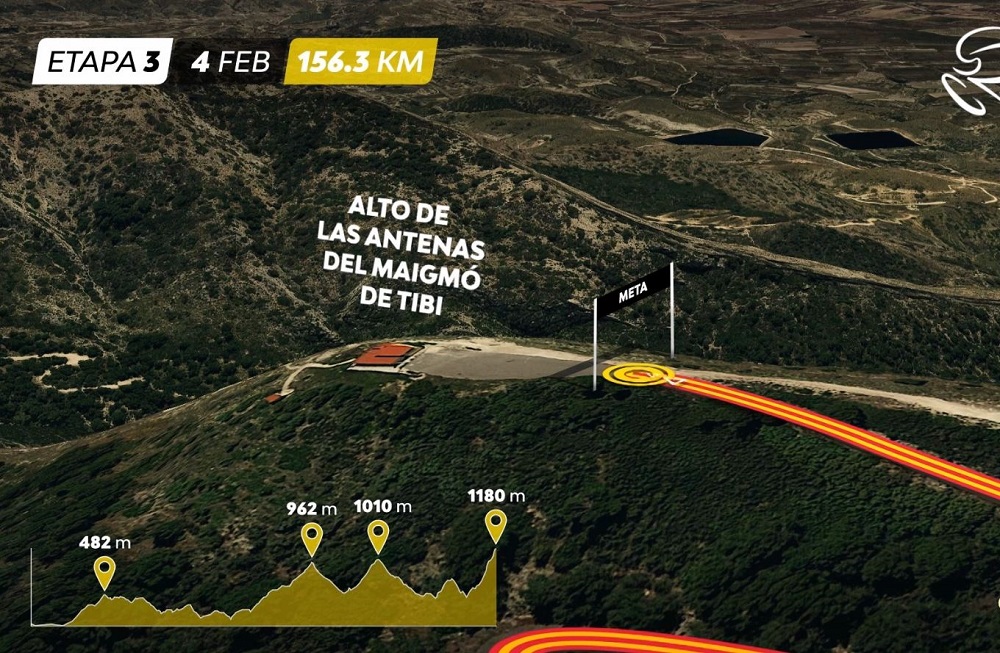Image resolution: width=1000 pixels, height=653 pixels.
Task: Select the META finish line marker
Action: point(634,293)
